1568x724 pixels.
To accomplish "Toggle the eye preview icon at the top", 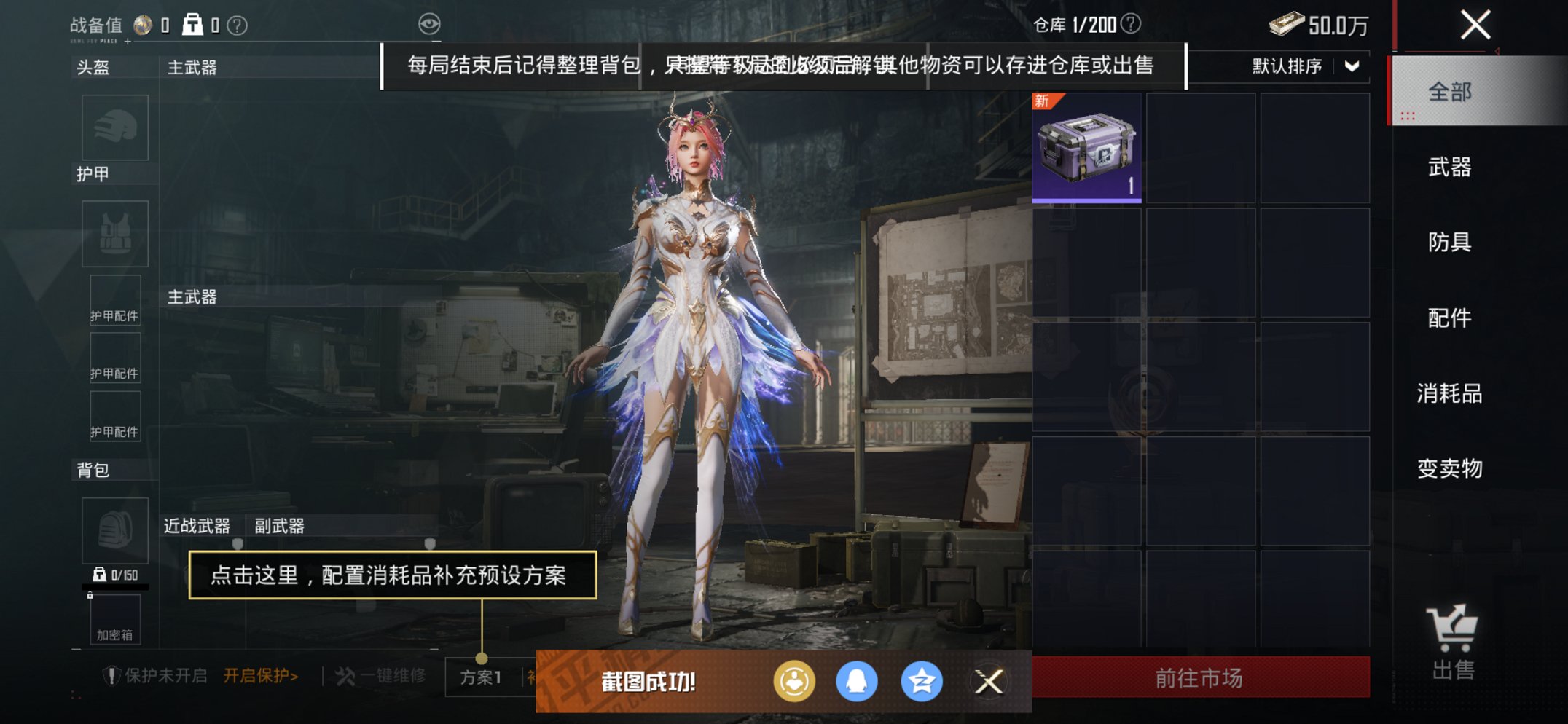I will [x=431, y=23].
